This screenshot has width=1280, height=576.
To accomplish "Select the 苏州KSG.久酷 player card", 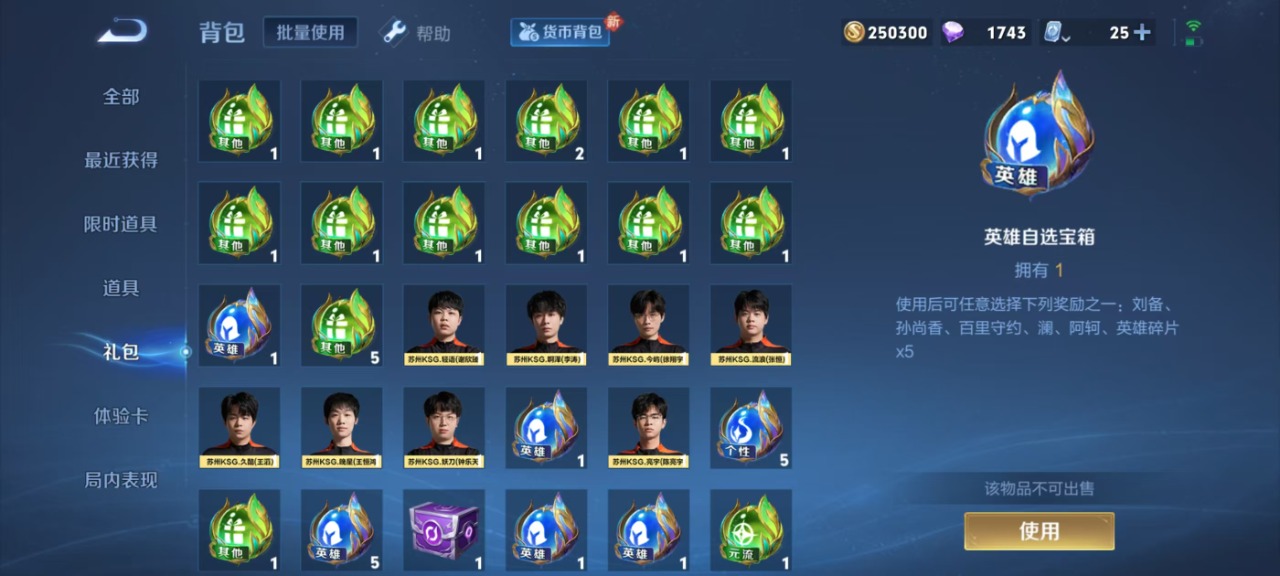I will pos(240,428).
